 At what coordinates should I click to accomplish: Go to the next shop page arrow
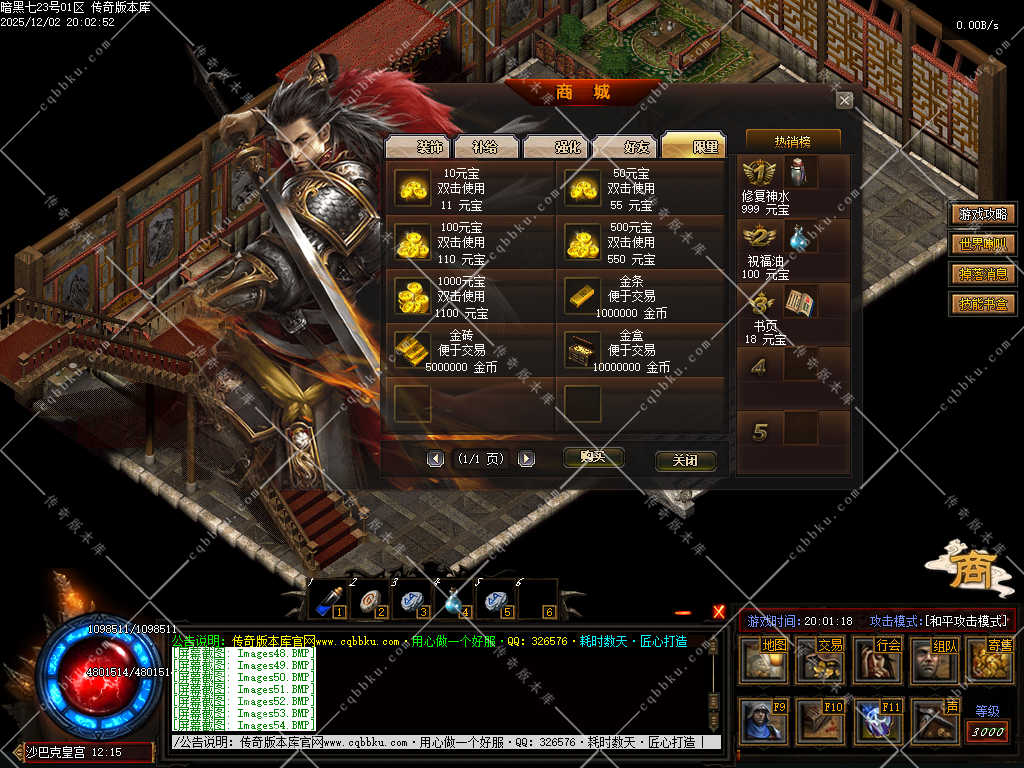[526, 459]
